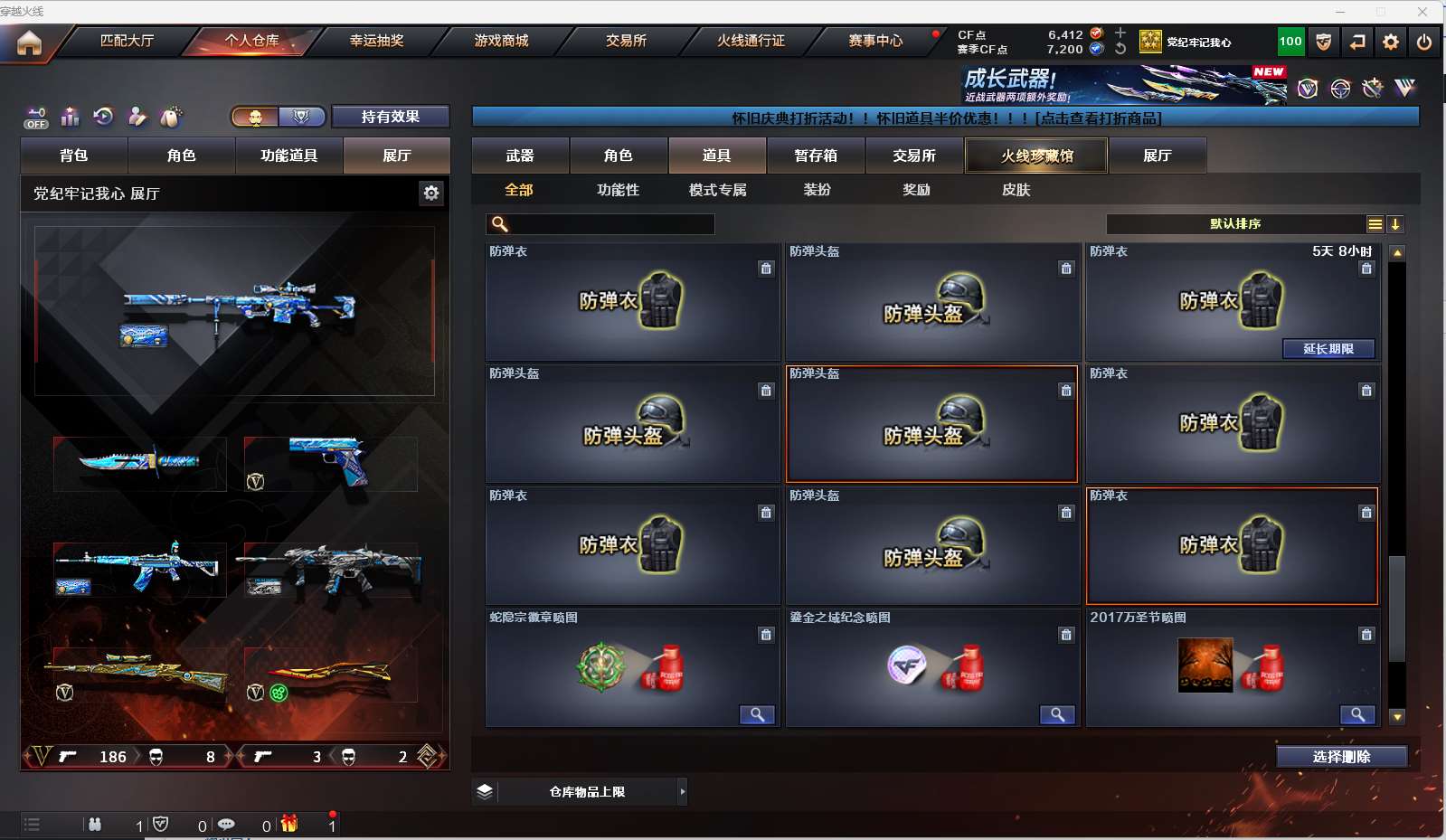The height and width of the screenshot is (840, 1446).
Task: Open the 游戏商城 store
Action: [x=501, y=41]
